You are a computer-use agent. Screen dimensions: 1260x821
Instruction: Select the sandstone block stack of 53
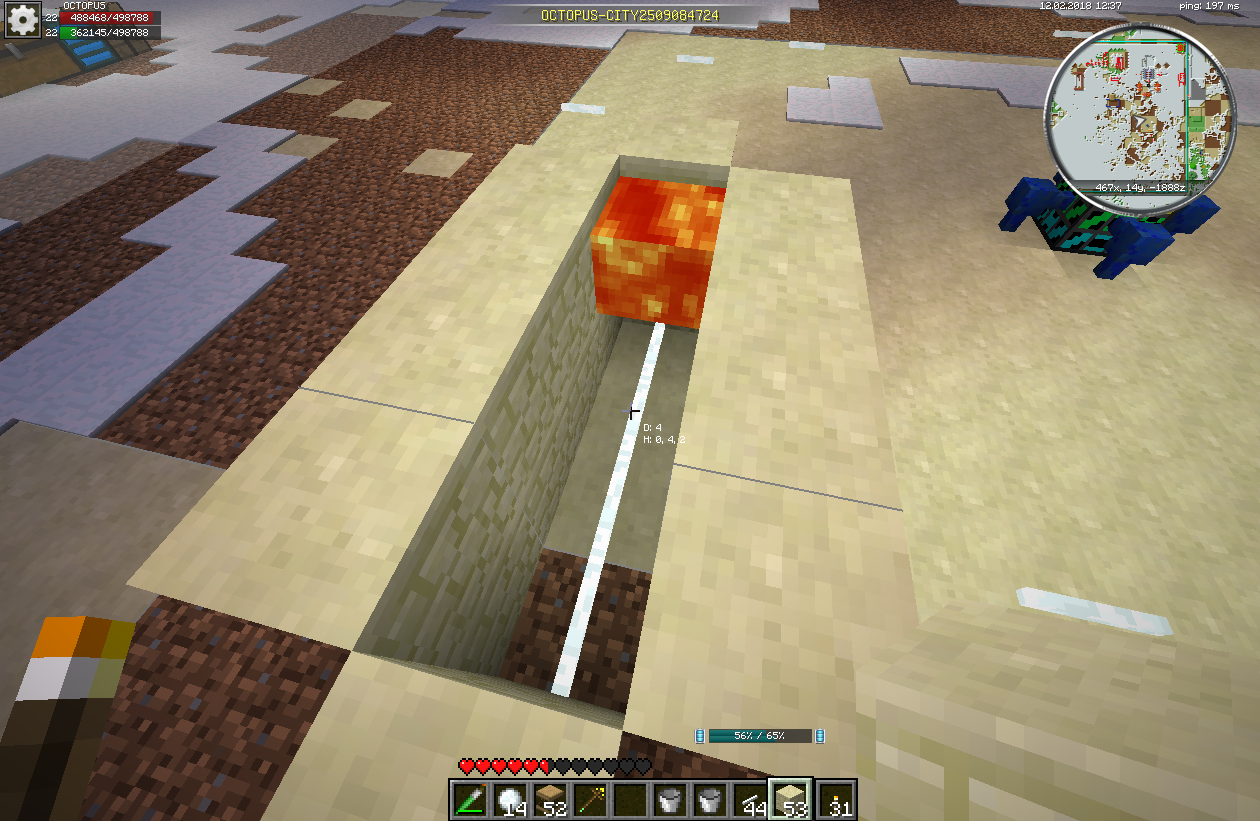click(x=791, y=800)
